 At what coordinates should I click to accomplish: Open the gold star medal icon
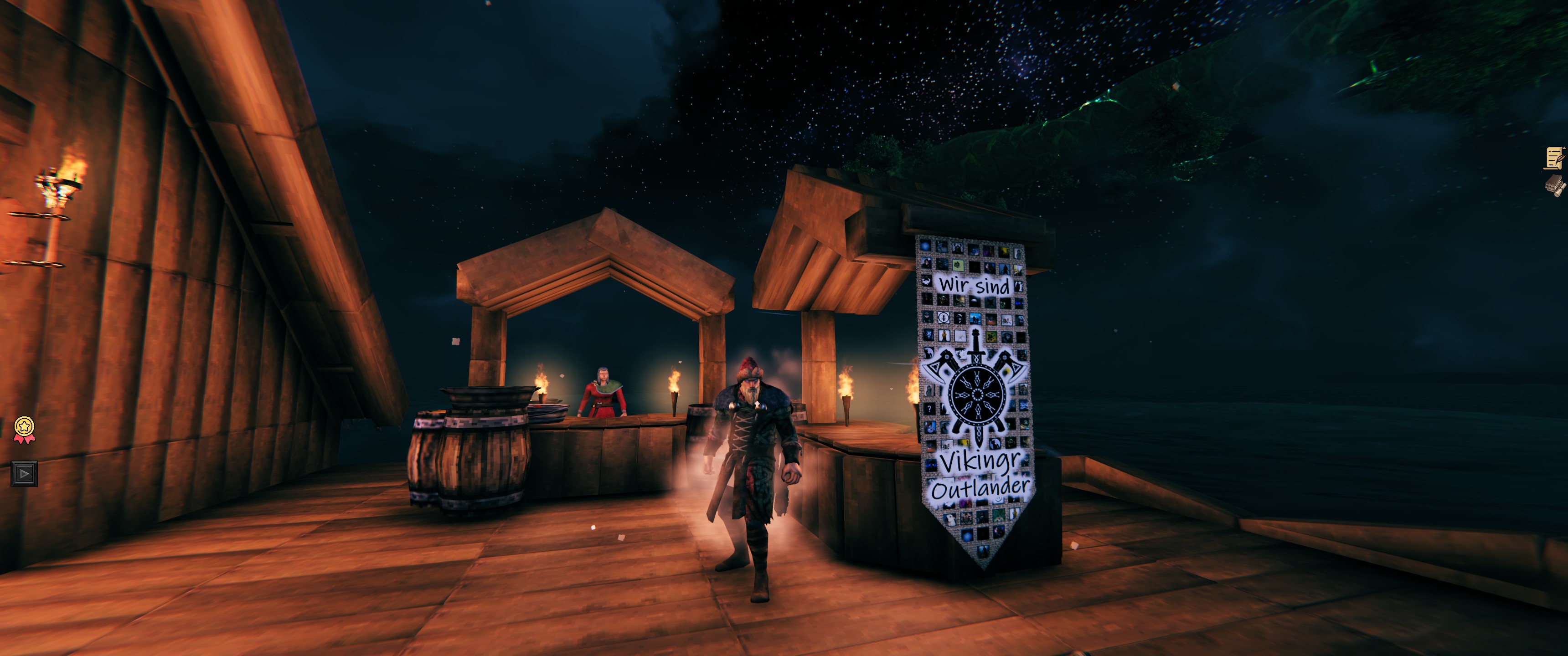24,428
